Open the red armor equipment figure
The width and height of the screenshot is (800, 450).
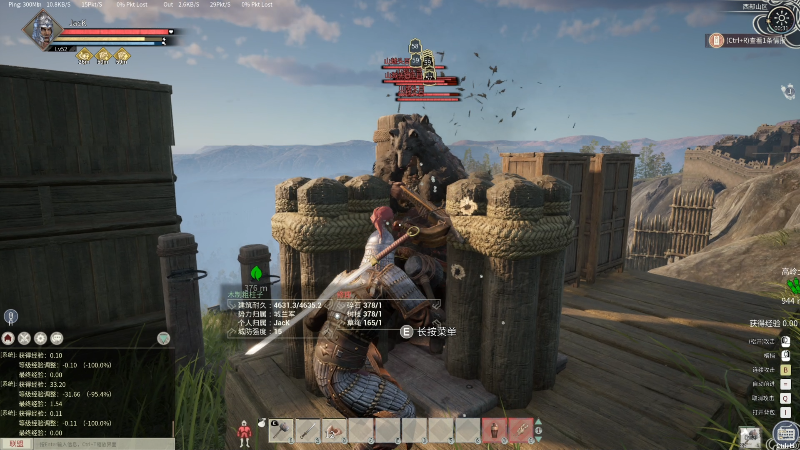[x=243, y=433]
